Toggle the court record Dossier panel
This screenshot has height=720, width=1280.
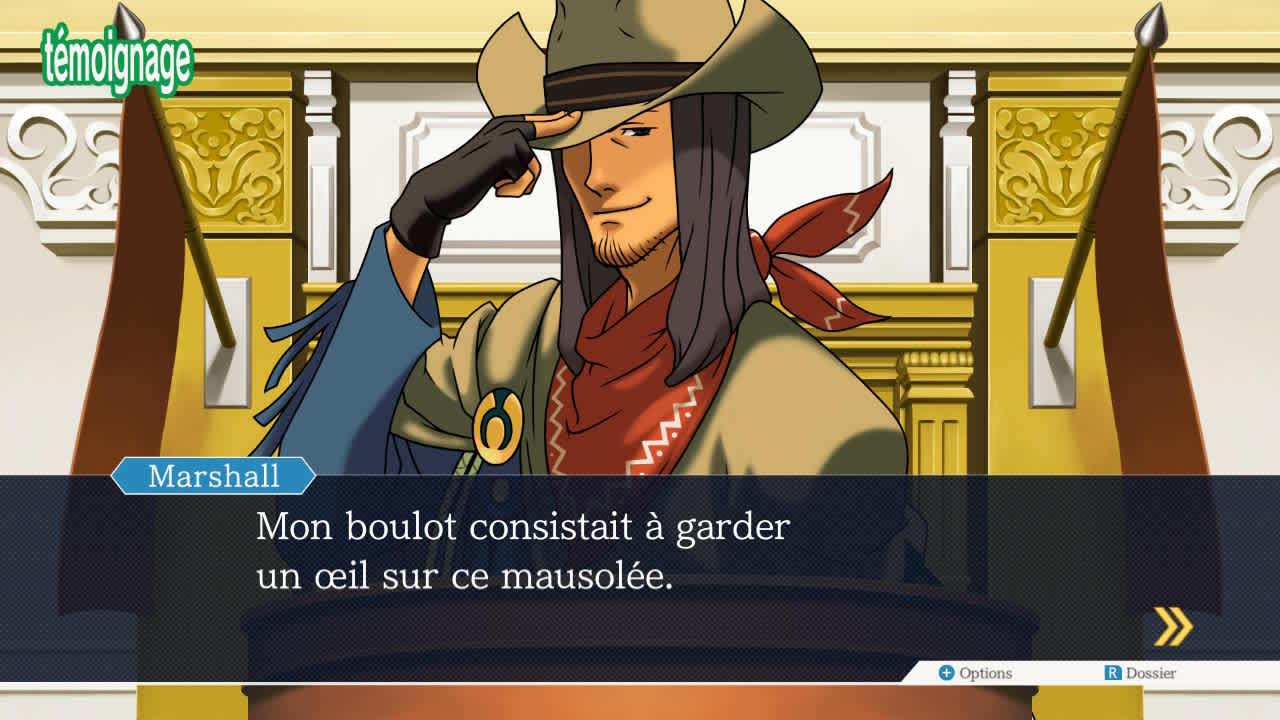[1140, 673]
